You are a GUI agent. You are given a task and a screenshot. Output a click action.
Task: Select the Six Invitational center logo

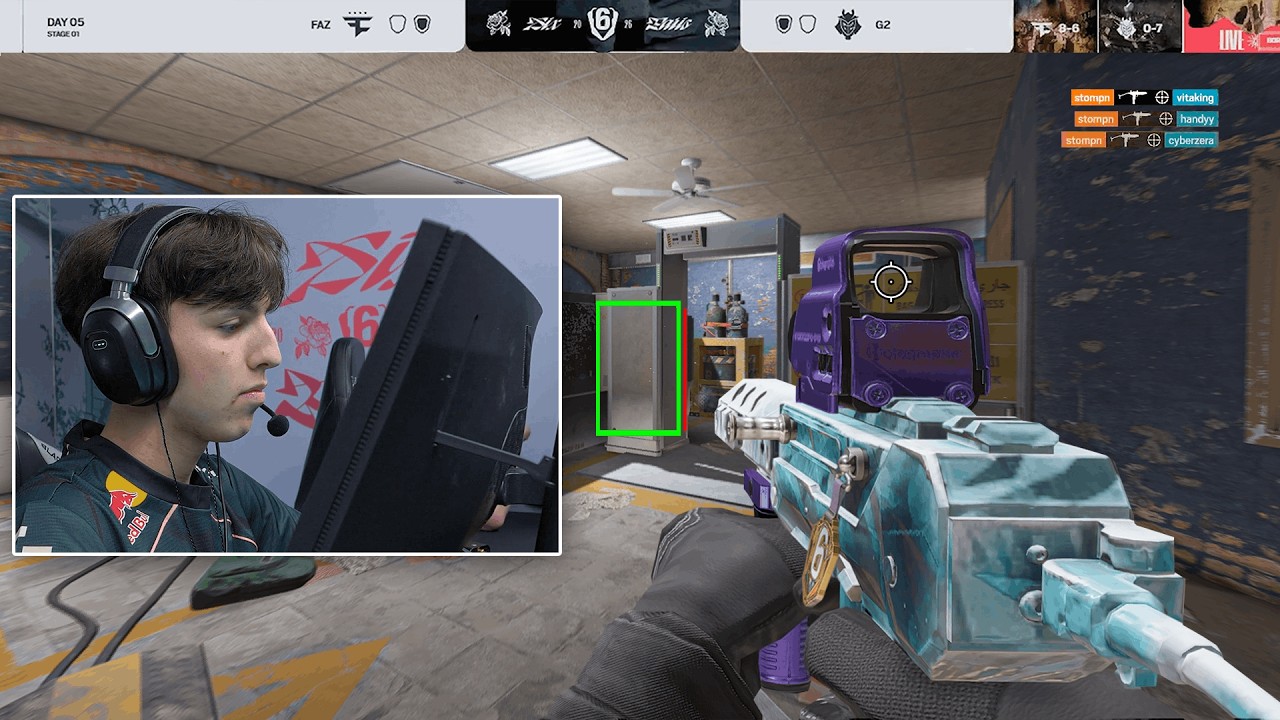602,25
